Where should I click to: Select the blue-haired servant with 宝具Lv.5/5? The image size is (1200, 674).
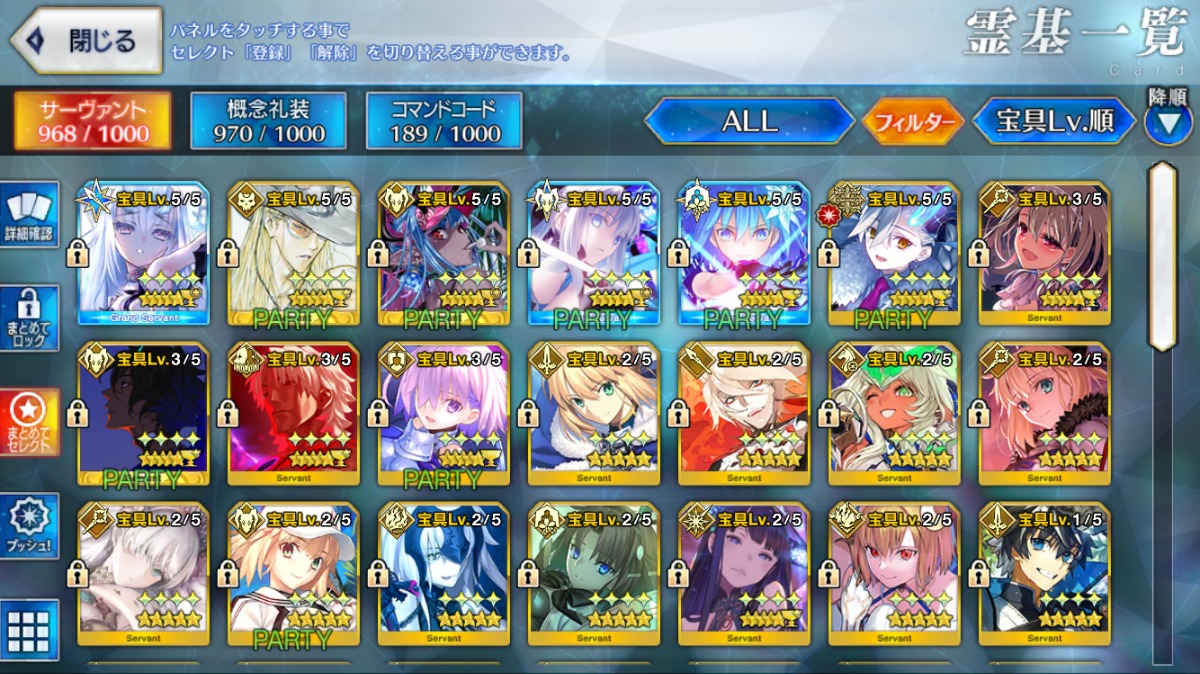coord(743,255)
